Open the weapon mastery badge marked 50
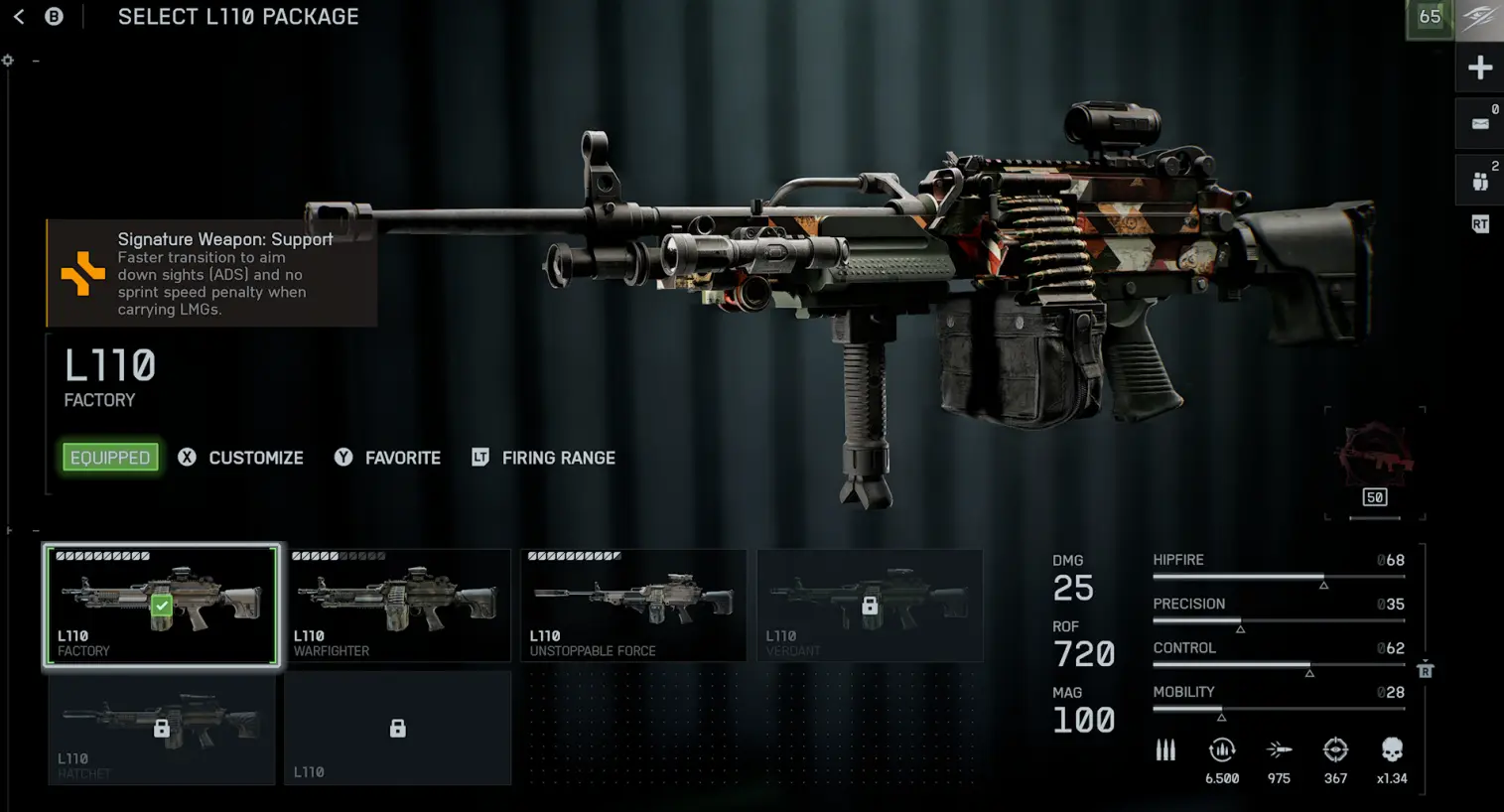This screenshot has width=1504, height=812. 1375,464
